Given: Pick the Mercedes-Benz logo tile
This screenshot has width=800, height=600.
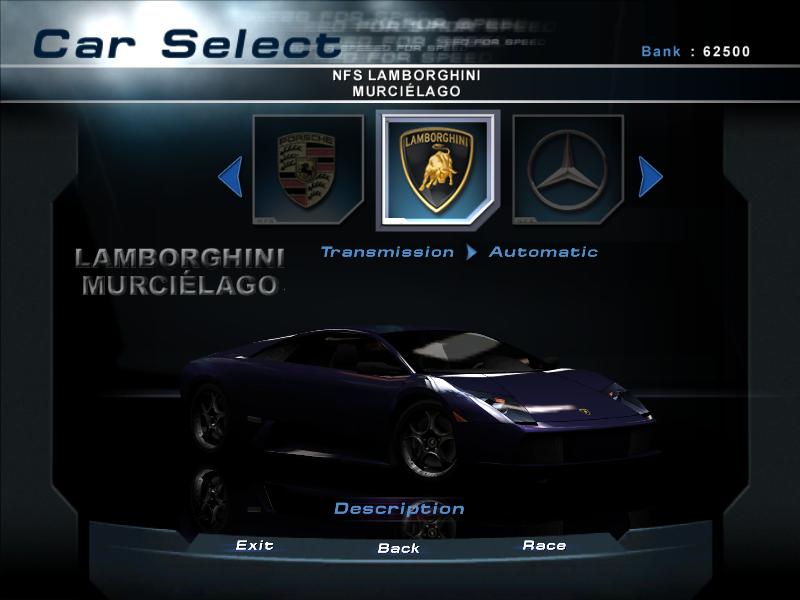Looking at the screenshot, I should (568, 170).
